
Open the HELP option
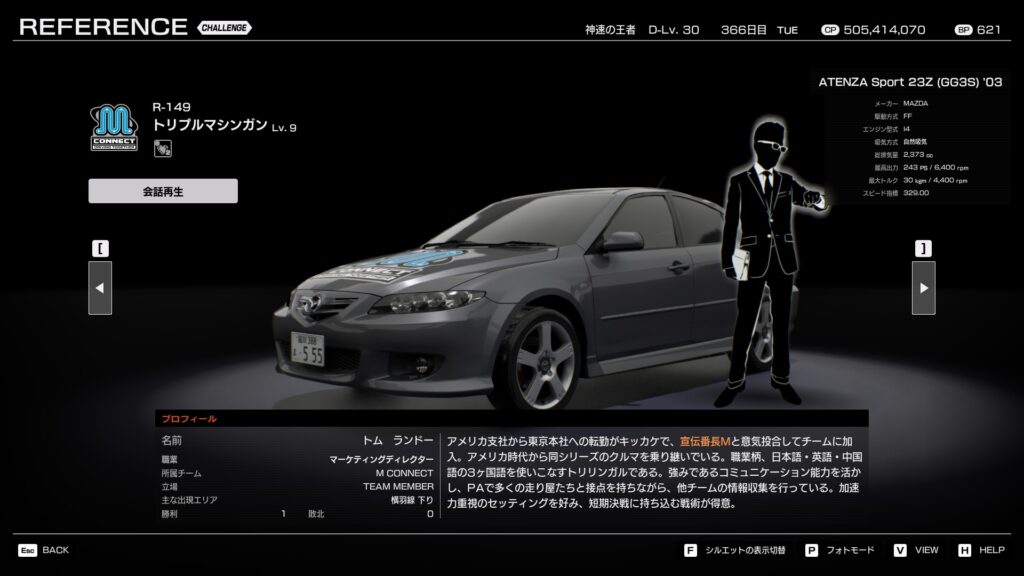click(x=982, y=550)
